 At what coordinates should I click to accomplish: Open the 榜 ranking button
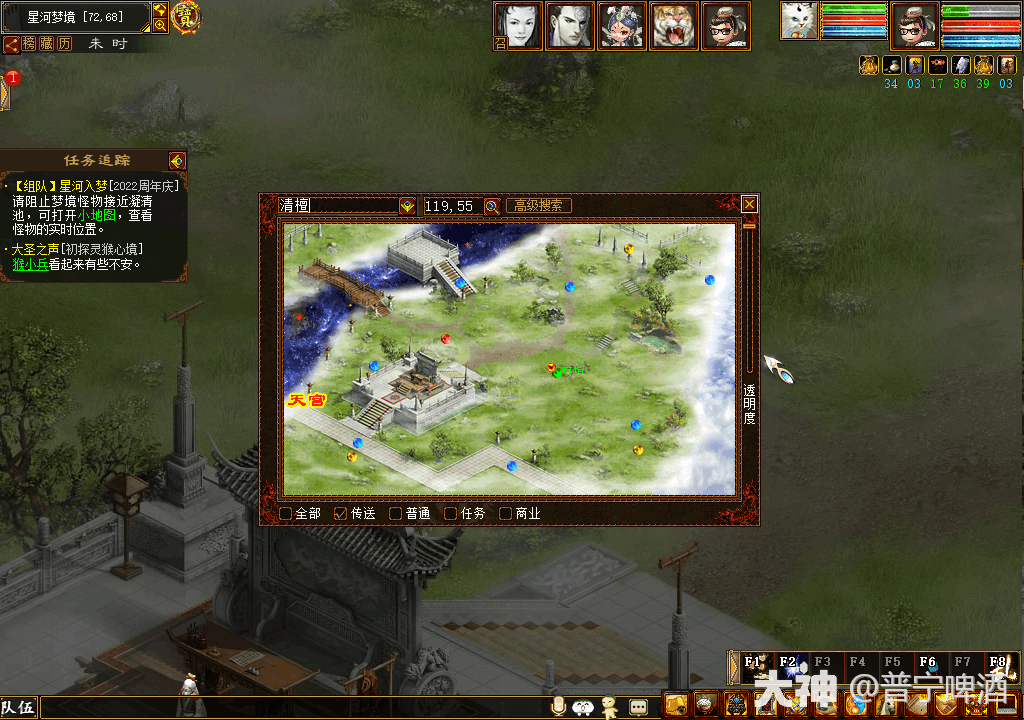[30, 44]
